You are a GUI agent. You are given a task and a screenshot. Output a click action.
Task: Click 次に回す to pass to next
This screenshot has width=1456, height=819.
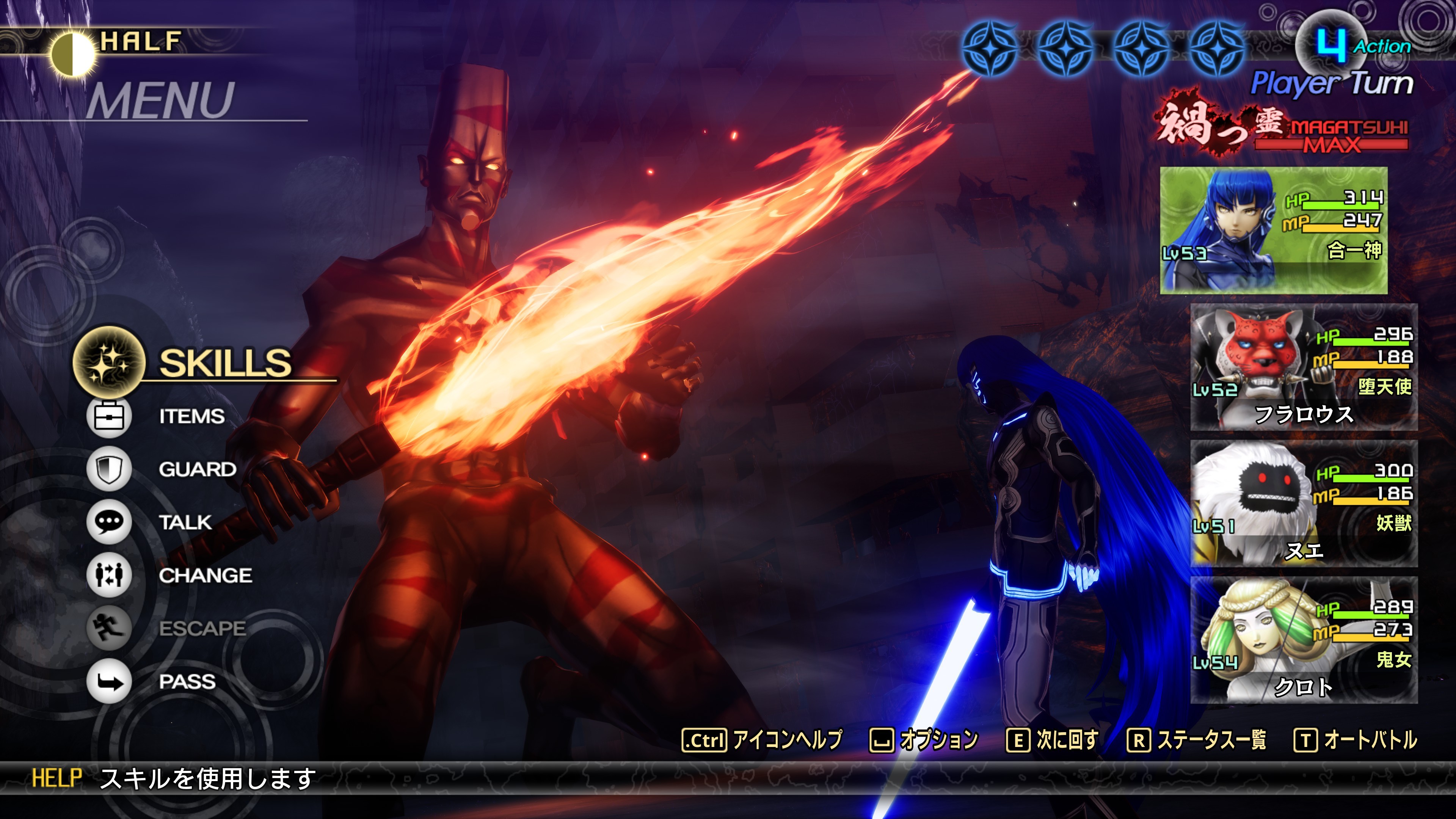[1066, 739]
